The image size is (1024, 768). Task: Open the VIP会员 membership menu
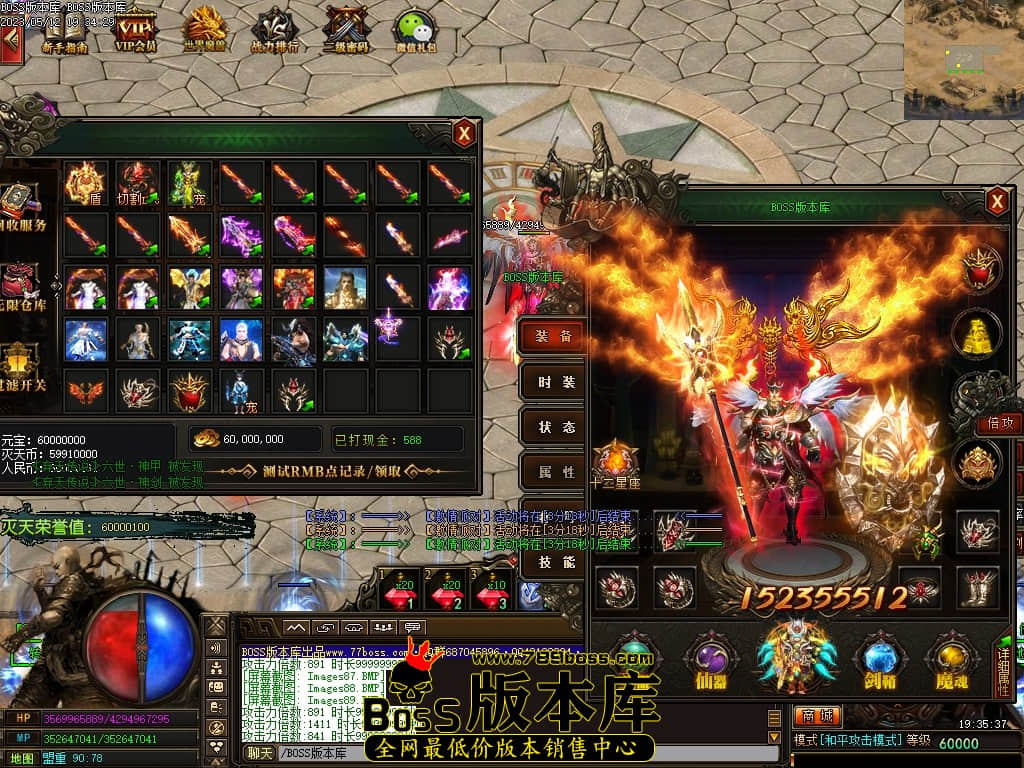click(136, 30)
